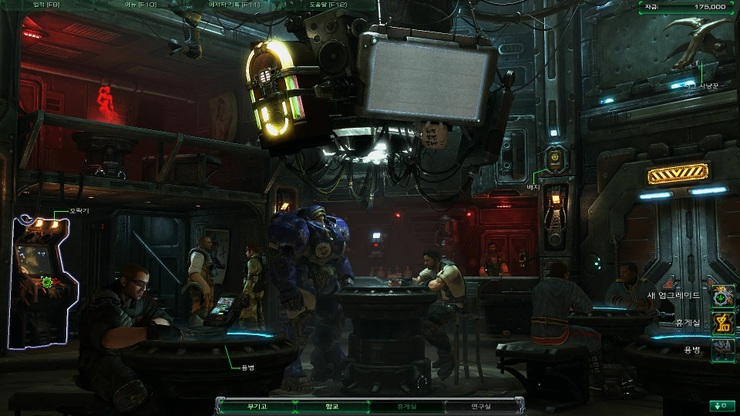The height and width of the screenshot is (416, 740).
Task: Click the 휴게실 cocktail glass icon
Action: pos(722,323)
